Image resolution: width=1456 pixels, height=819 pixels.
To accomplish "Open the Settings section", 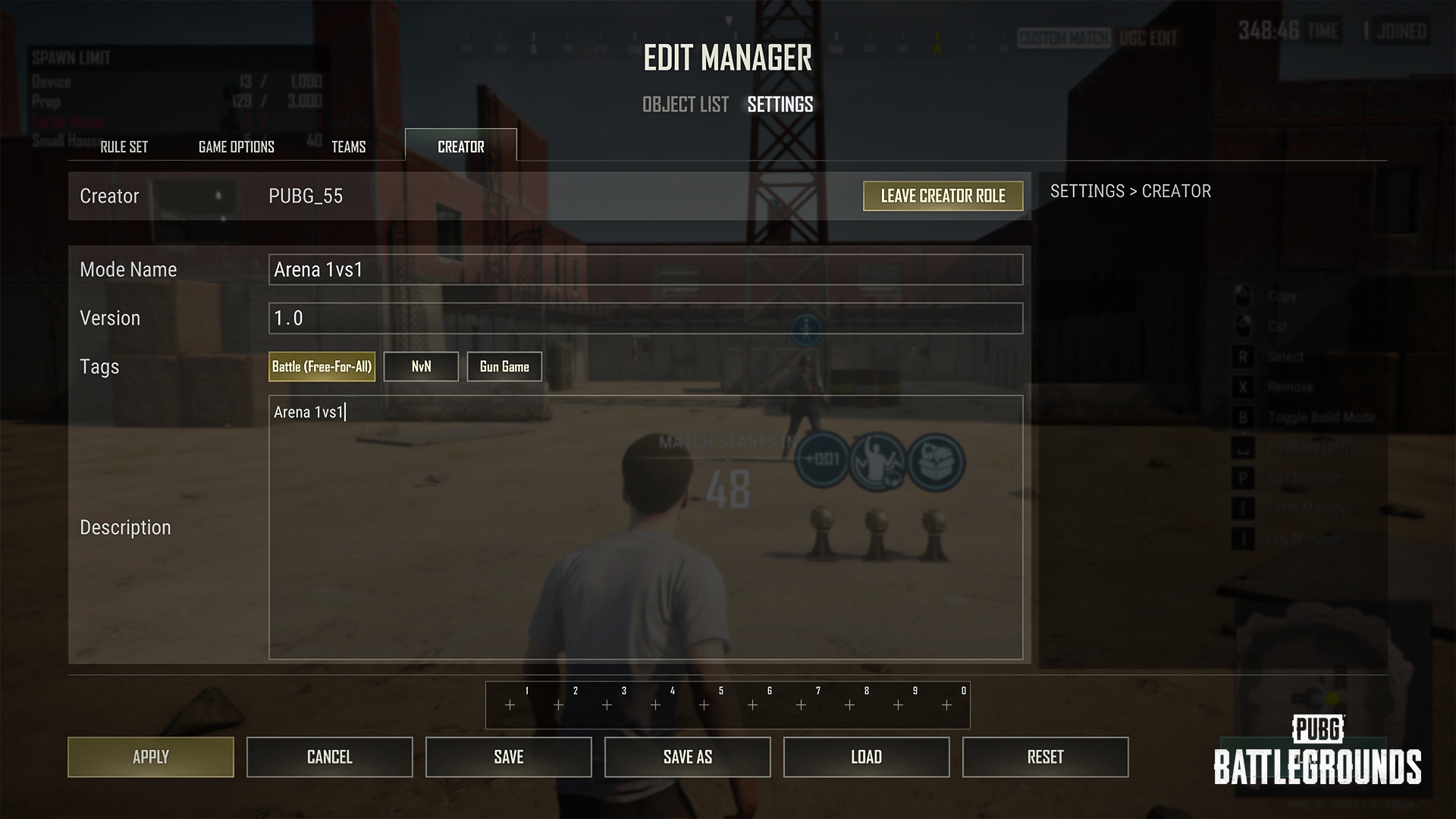I will (x=780, y=105).
